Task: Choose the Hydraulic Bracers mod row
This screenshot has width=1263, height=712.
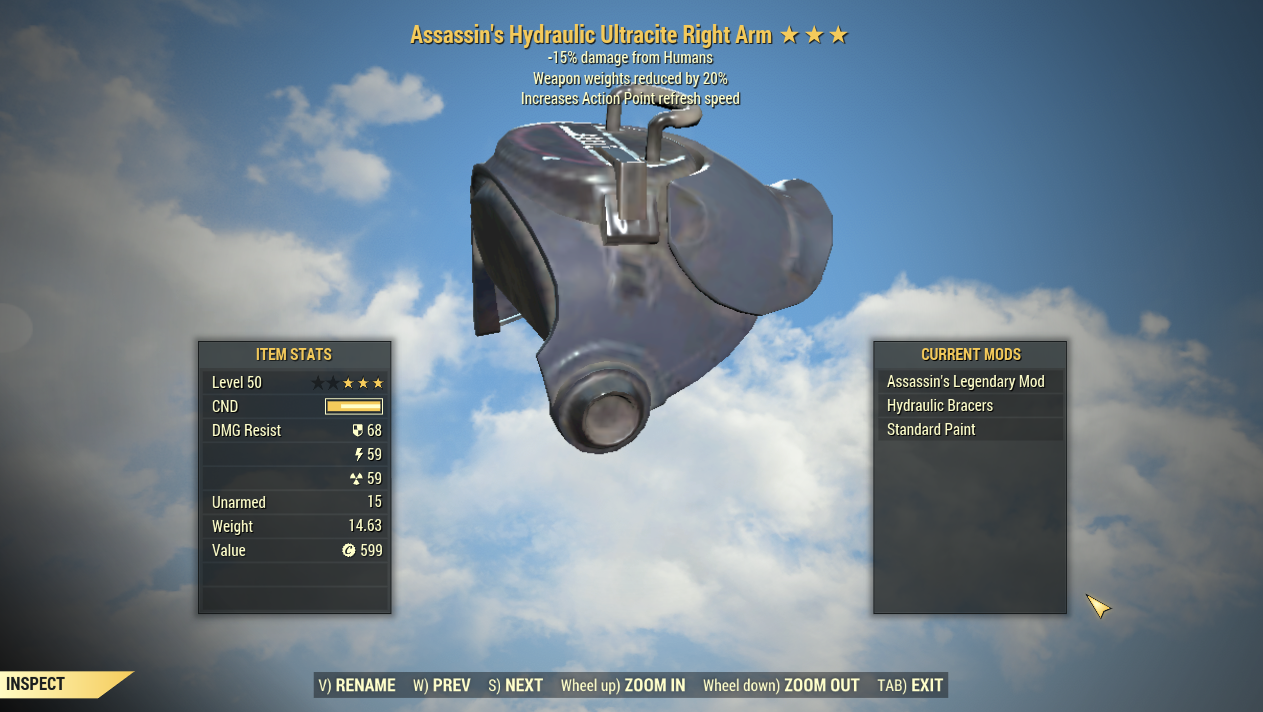Action: coord(940,406)
